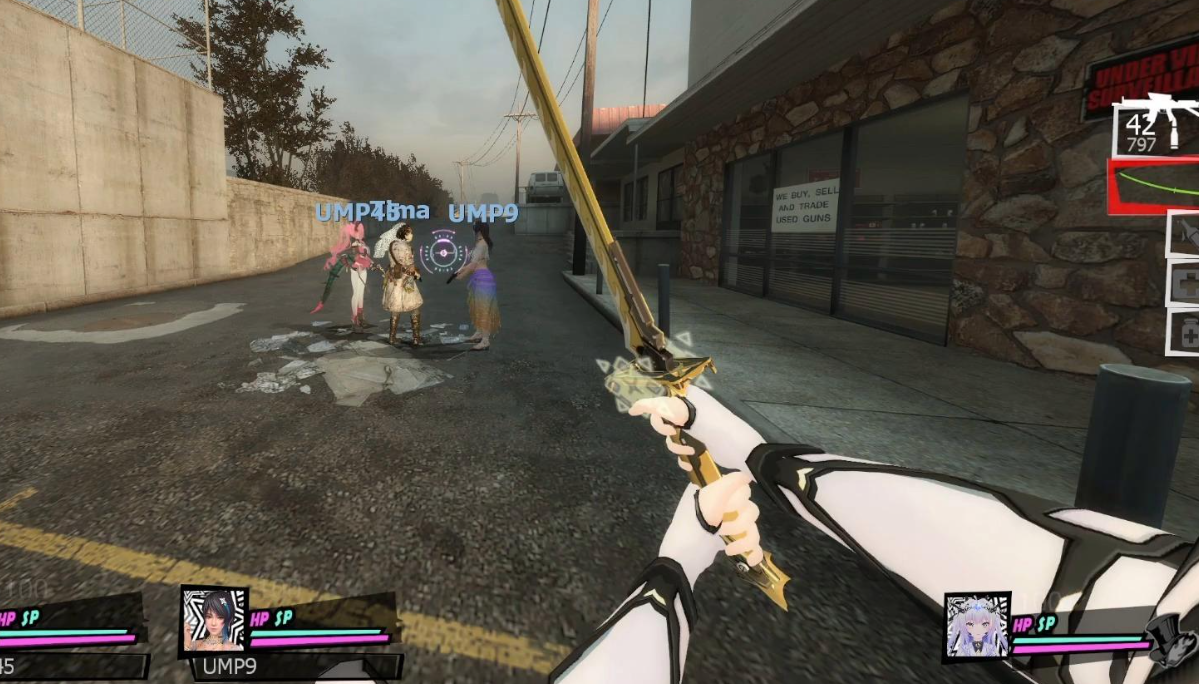1199x684 pixels.
Task: Choose the throwable bottle slot
Action: pos(1184,233)
